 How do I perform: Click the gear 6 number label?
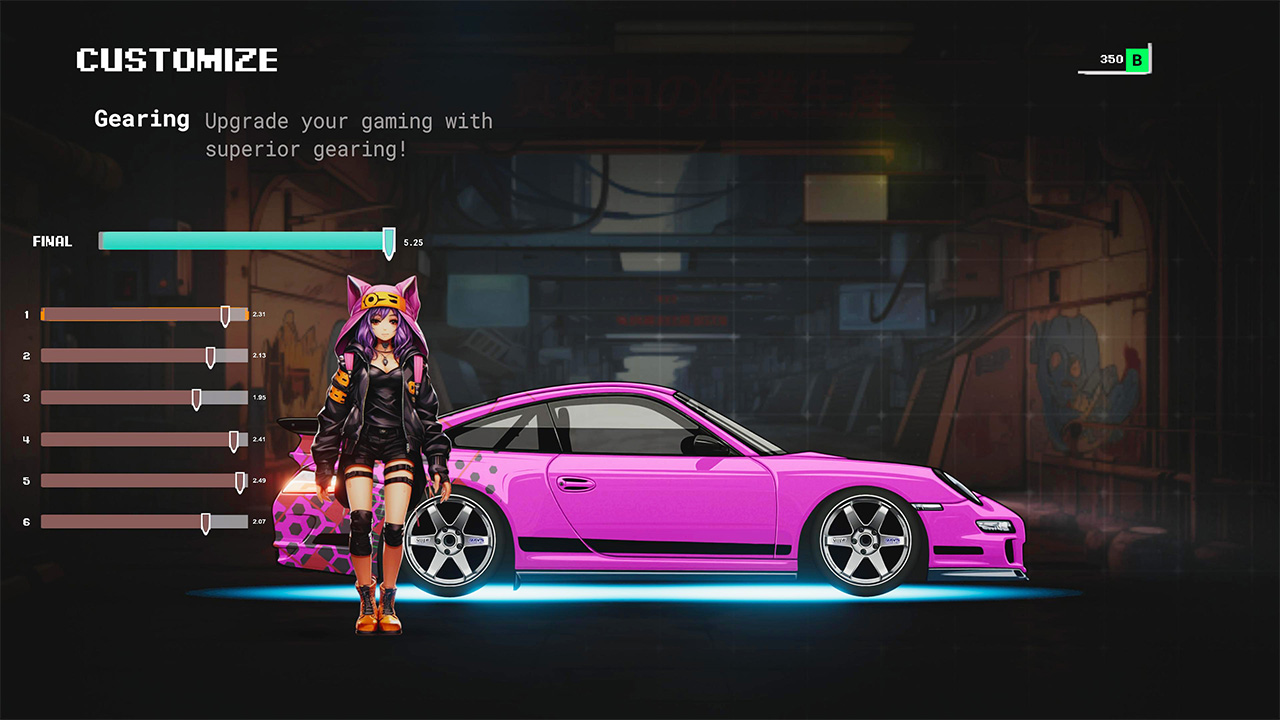click(26, 521)
